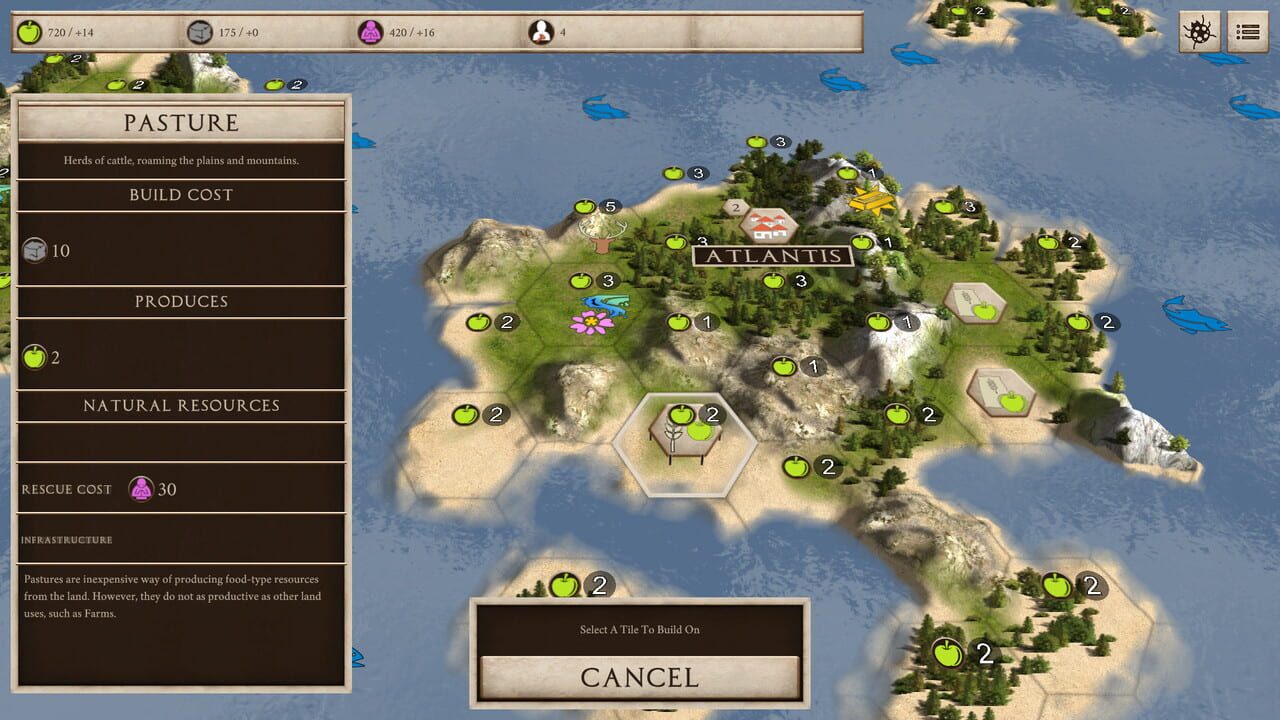
Task: Click the stone icon under Build Cost
Action: (x=35, y=250)
